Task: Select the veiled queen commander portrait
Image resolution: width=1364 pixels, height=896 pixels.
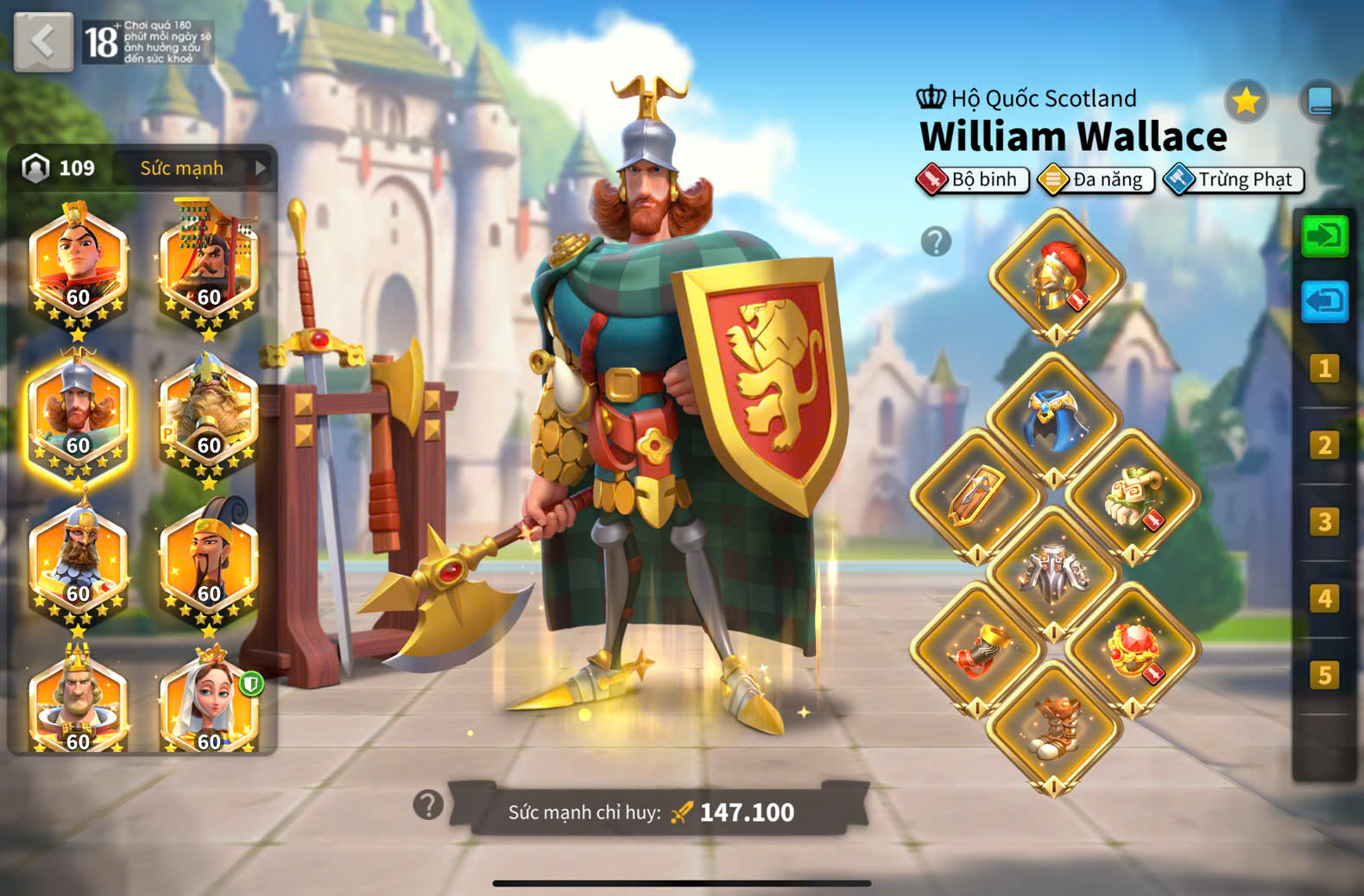Action: pos(208,704)
